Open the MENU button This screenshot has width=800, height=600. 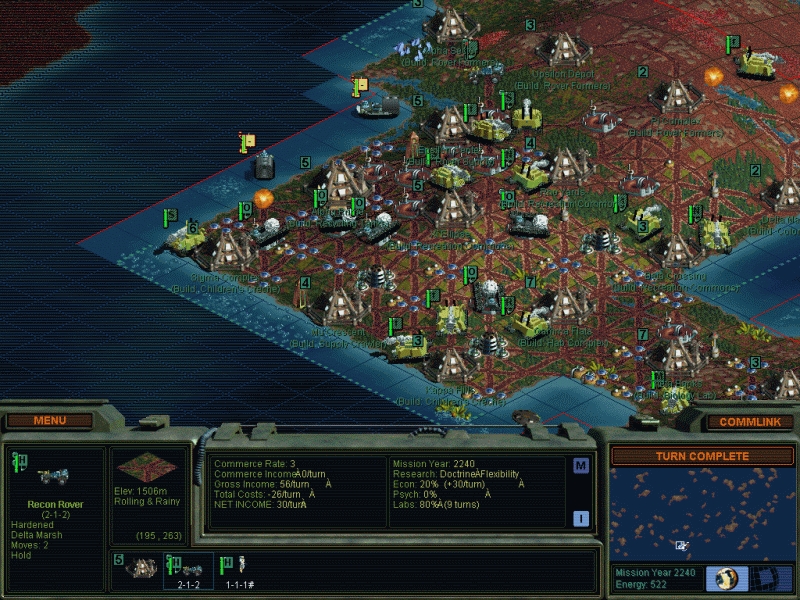pyautogui.click(x=50, y=420)
